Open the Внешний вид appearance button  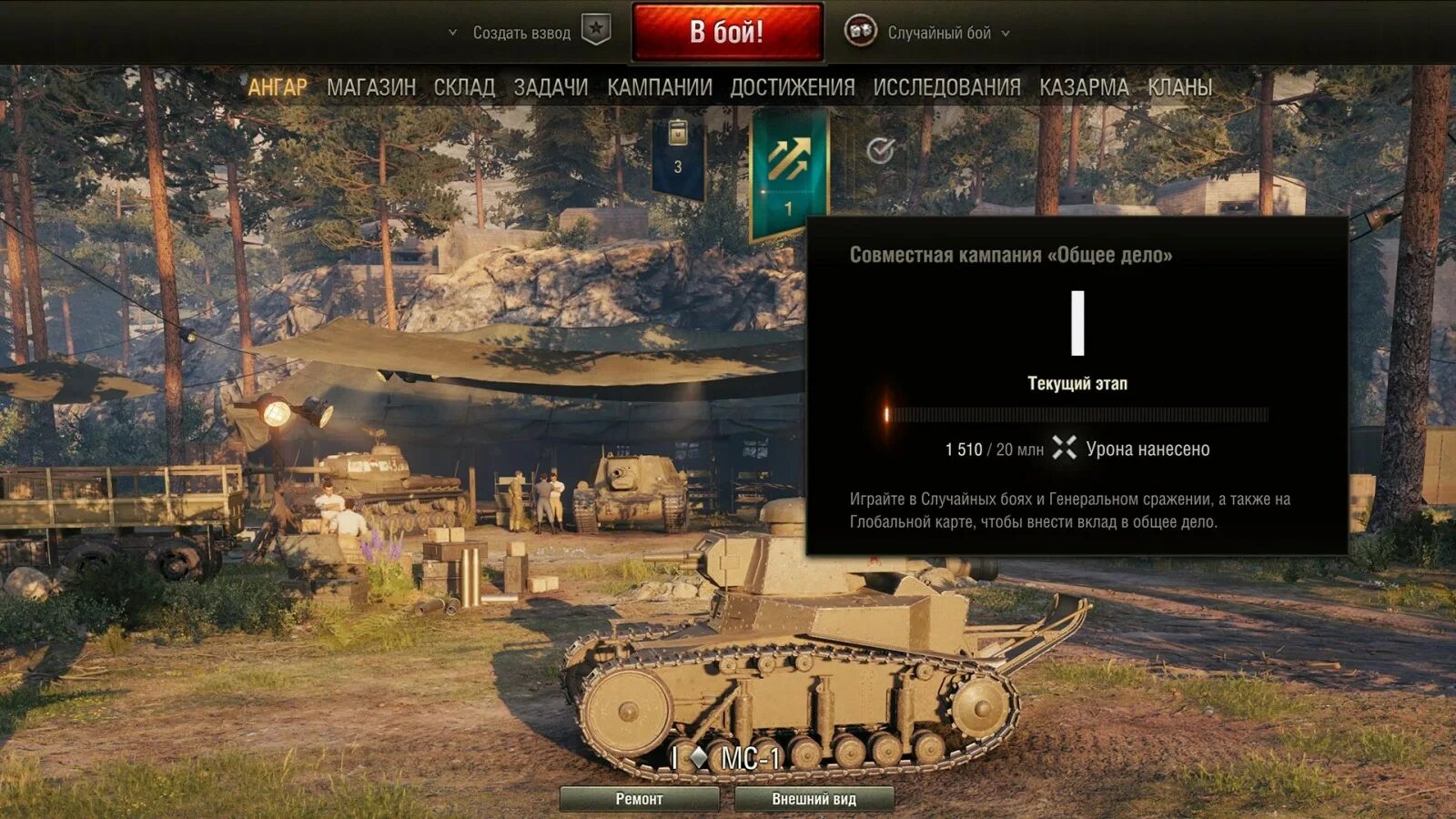[814, 799]
